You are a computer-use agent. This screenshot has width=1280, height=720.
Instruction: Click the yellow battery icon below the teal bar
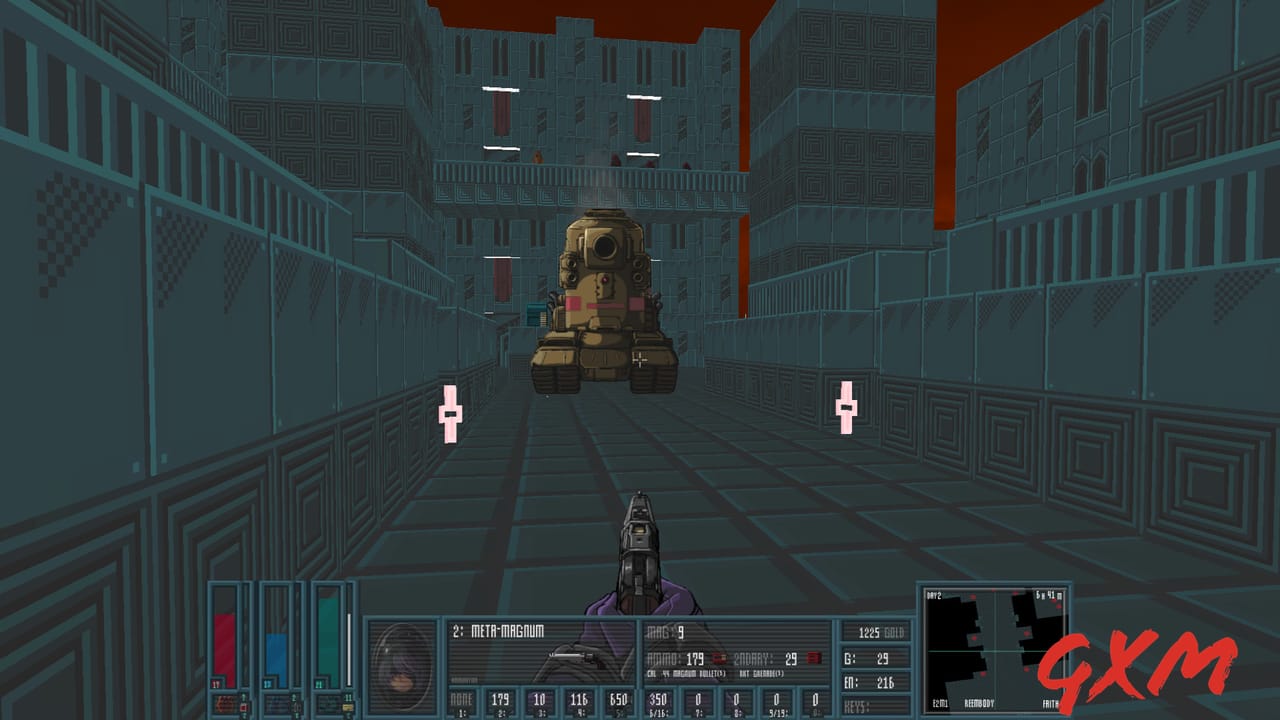tap(347, 707)
